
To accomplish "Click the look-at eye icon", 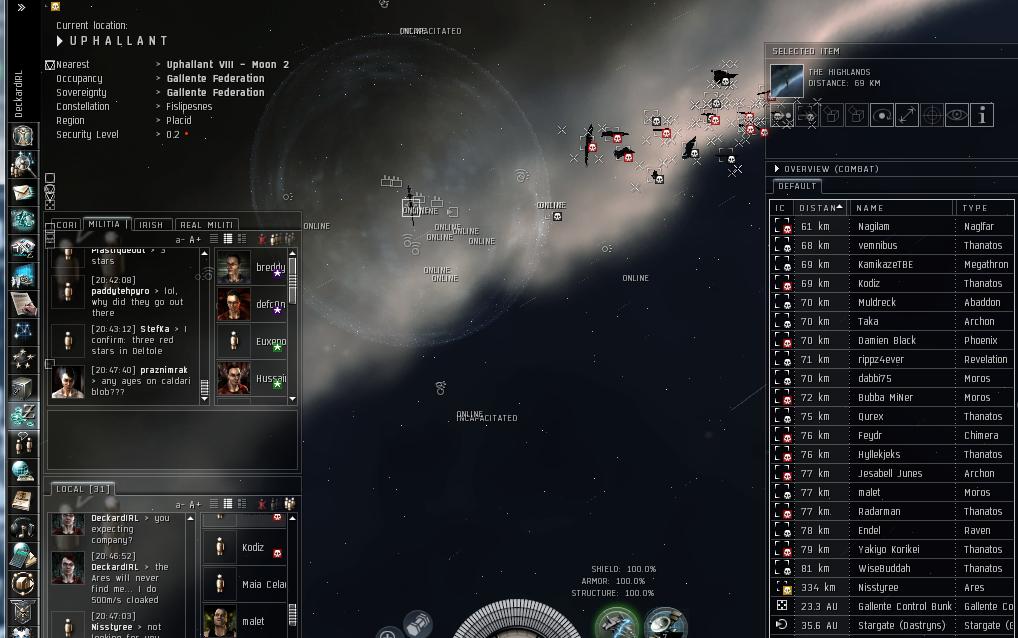I will point(957,116).
